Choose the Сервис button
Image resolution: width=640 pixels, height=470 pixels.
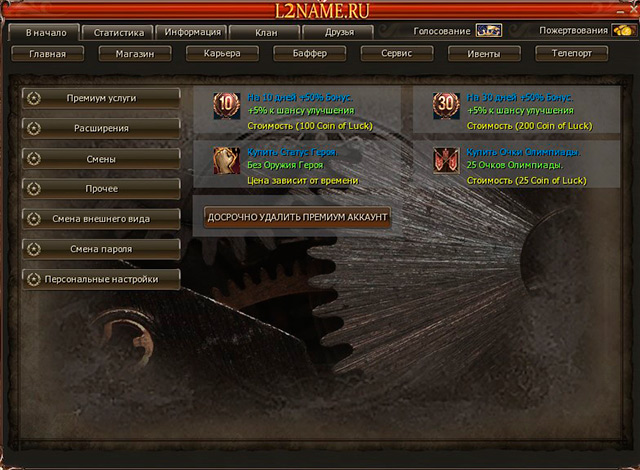(397, 54)
